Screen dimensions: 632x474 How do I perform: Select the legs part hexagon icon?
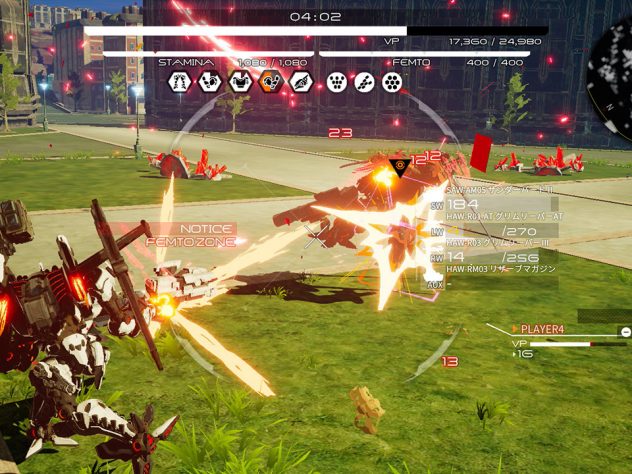tap(180, 83)
